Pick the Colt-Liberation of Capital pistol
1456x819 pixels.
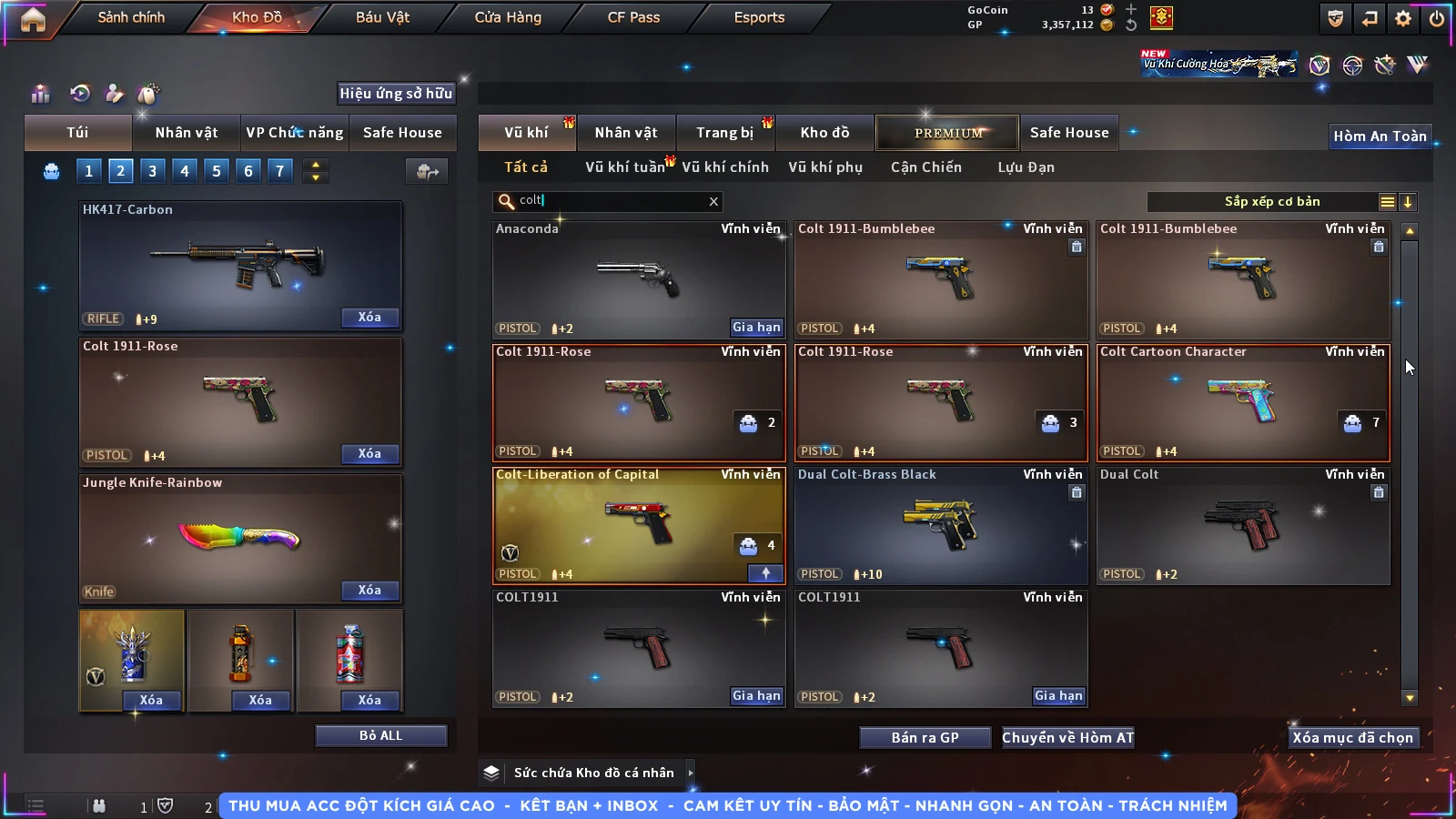[638, 525]
